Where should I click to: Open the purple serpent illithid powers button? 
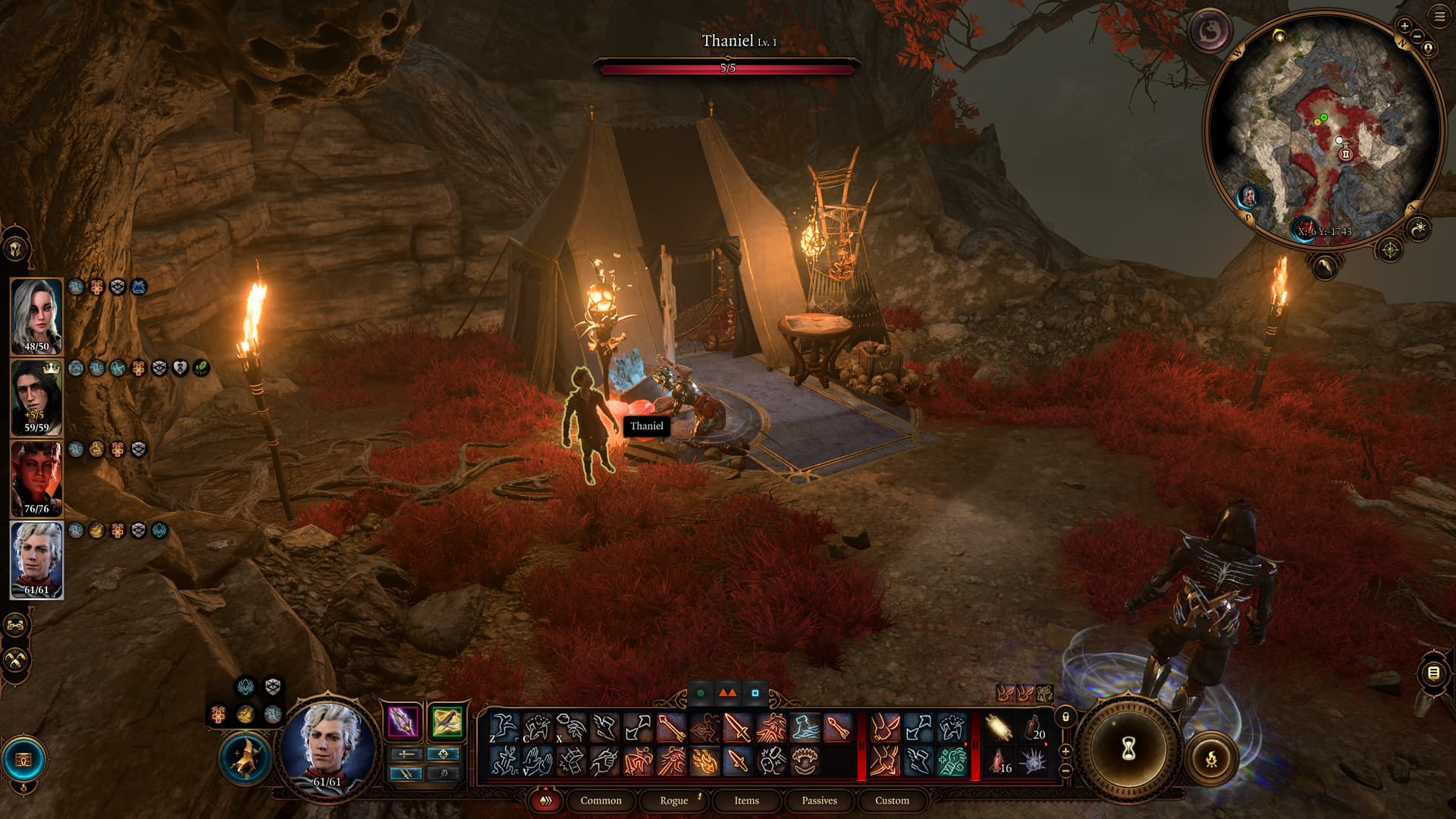click(1209, 31)
